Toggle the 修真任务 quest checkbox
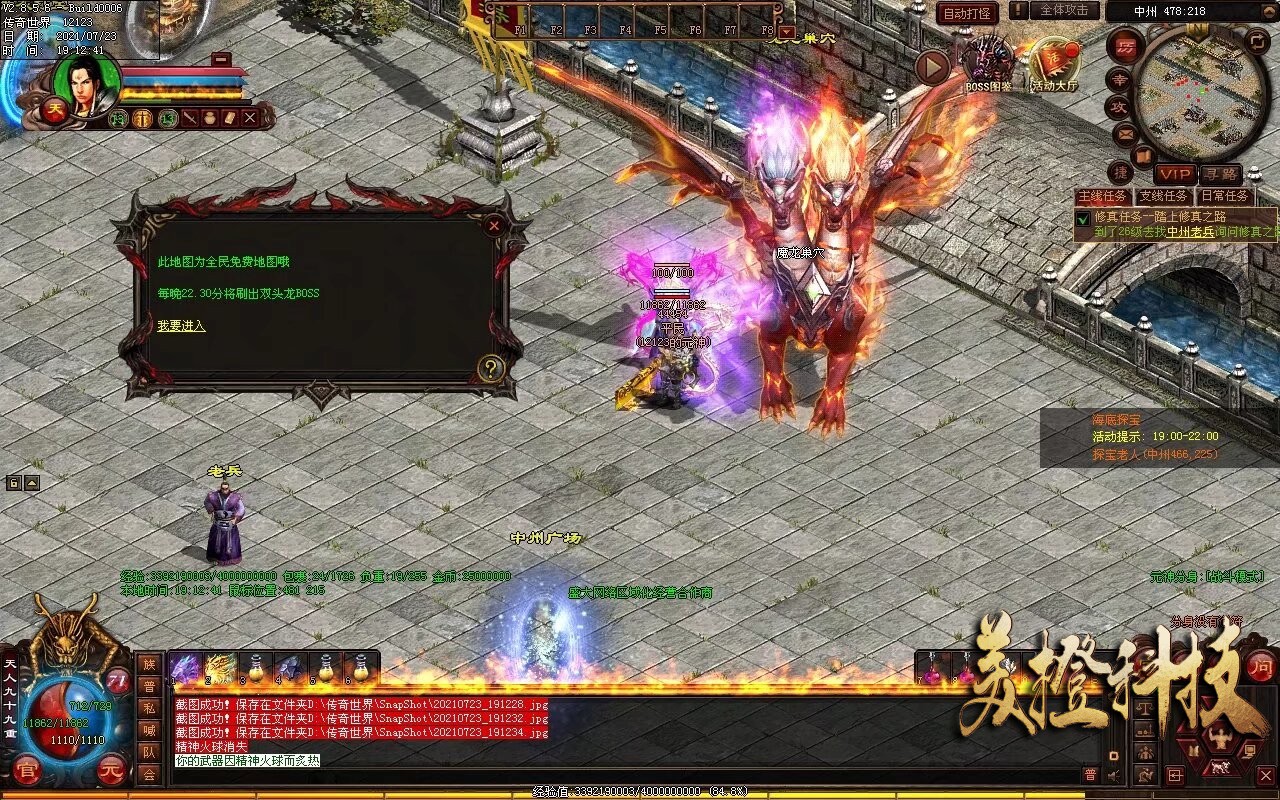This screenshot has height=800, width=1280. [1082, 217]
